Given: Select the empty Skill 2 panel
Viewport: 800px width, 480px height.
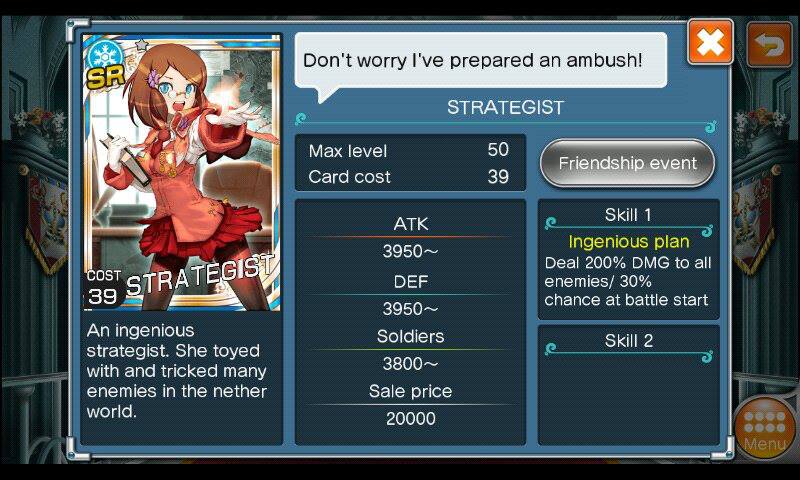Looking at the screenshot, I should click(x=628, y=383).
